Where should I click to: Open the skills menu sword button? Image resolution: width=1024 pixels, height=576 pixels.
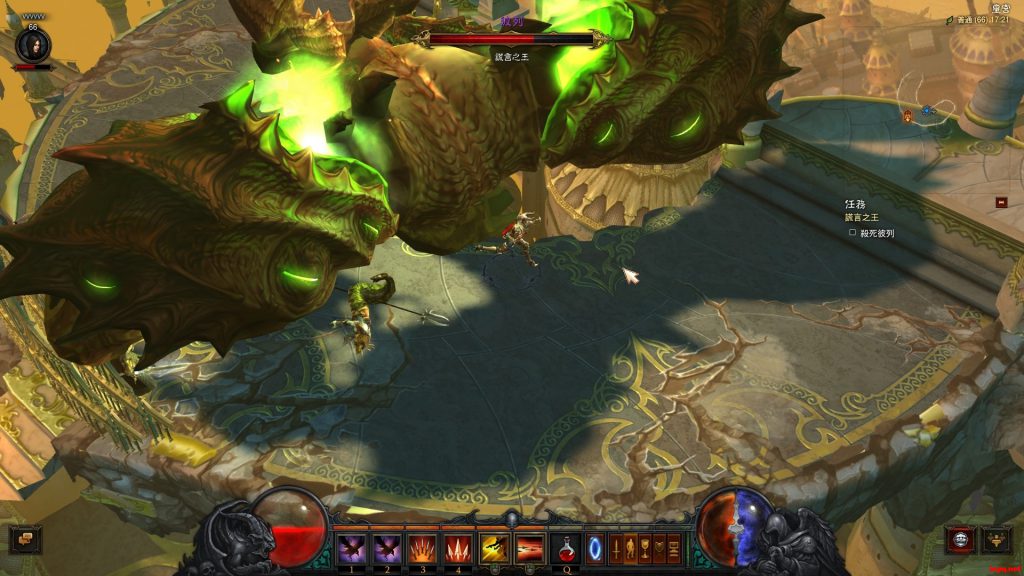point(616,548)
